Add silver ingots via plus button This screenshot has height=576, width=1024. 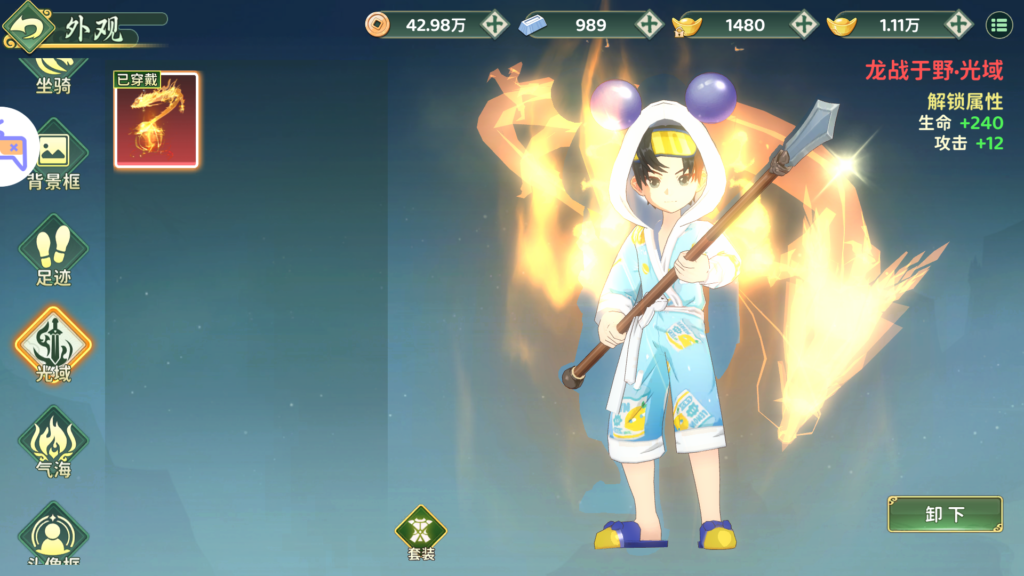pos(650,24)
